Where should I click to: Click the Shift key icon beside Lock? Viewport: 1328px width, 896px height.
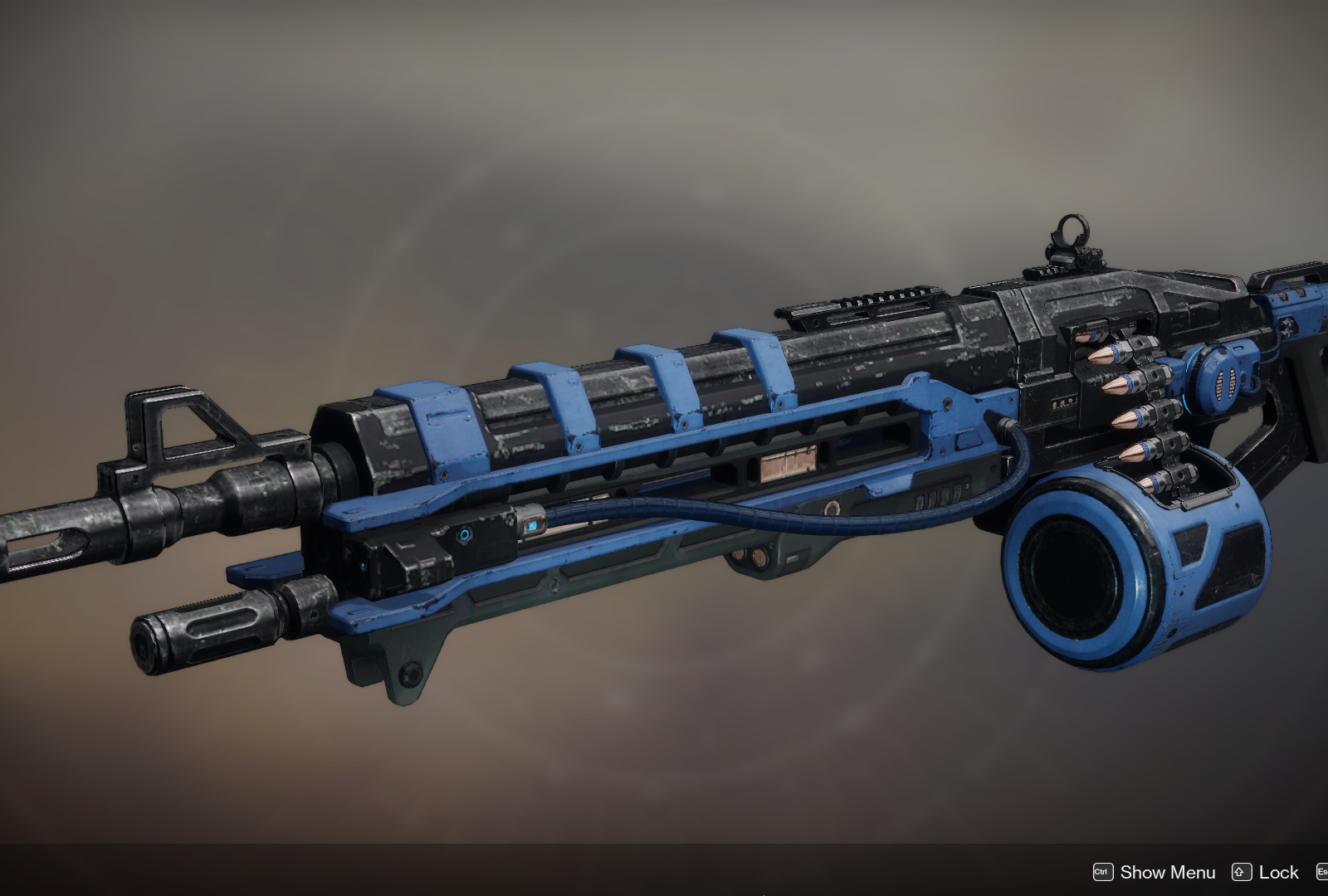pyautogui.click(x=1243, y=872)
